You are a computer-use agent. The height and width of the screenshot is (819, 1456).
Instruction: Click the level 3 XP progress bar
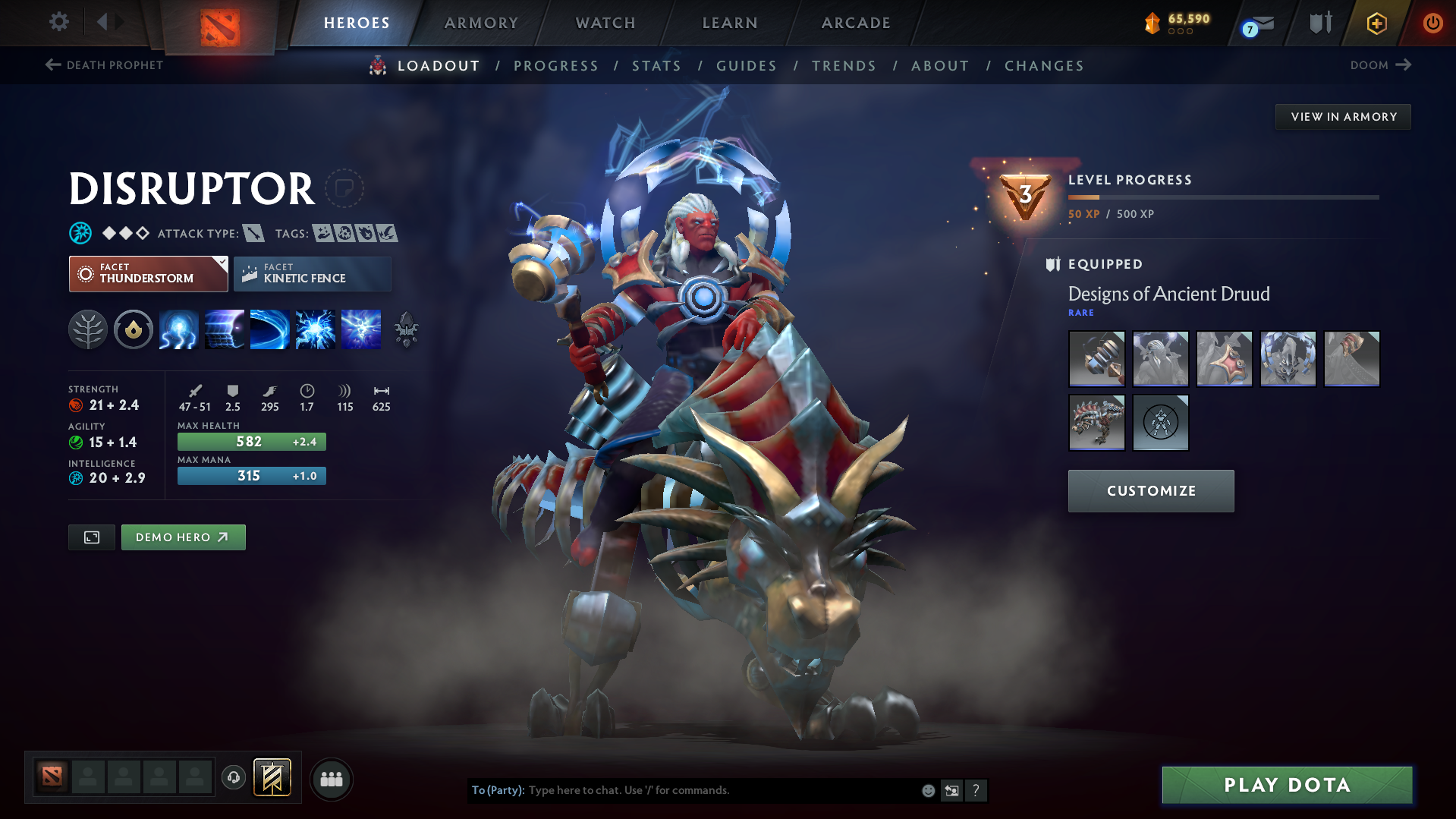click(1222, 197)
